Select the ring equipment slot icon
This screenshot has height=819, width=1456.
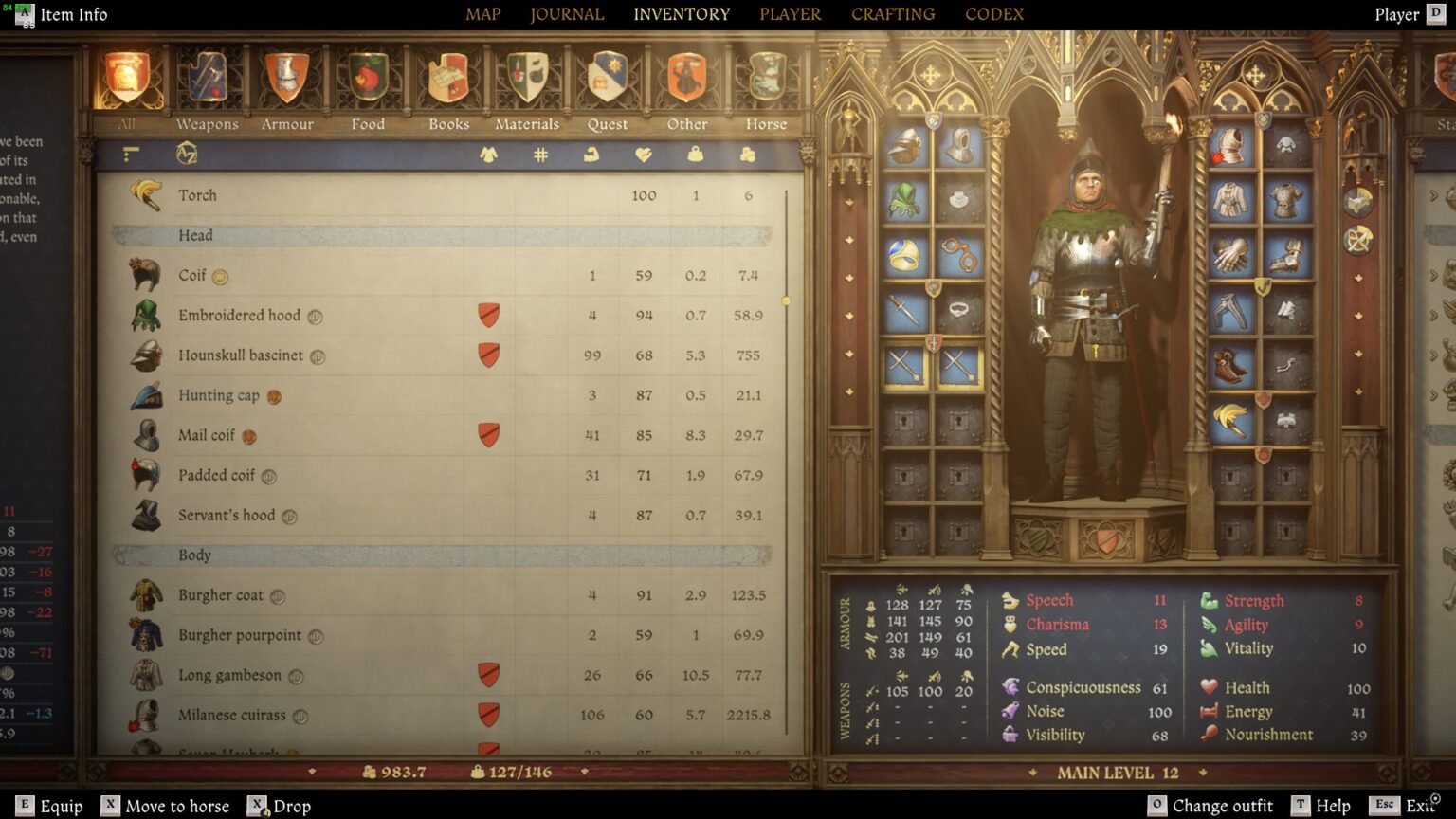tap(902, 256)
